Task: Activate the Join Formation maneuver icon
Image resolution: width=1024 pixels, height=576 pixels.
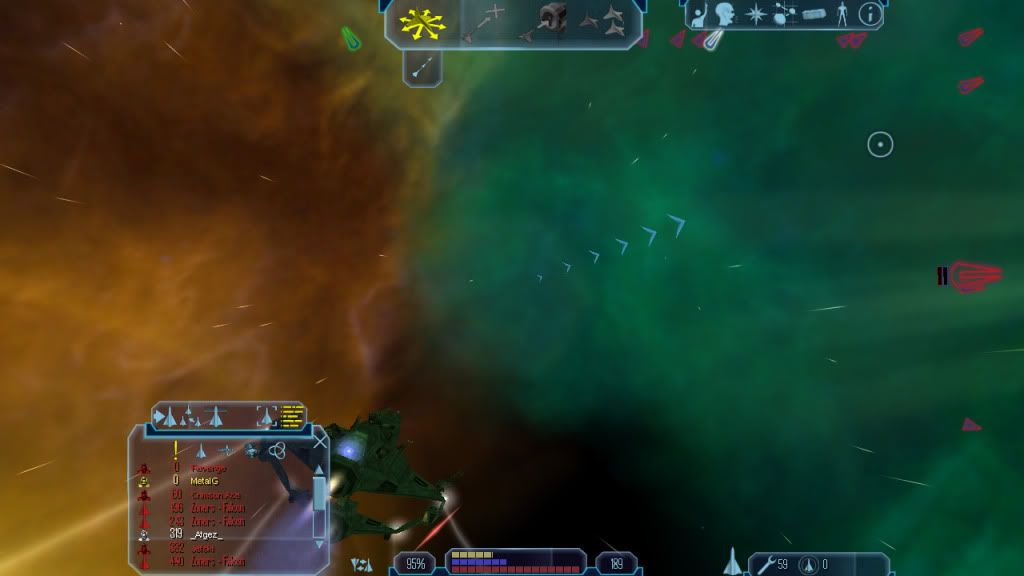Action: (x=601, y=20)
